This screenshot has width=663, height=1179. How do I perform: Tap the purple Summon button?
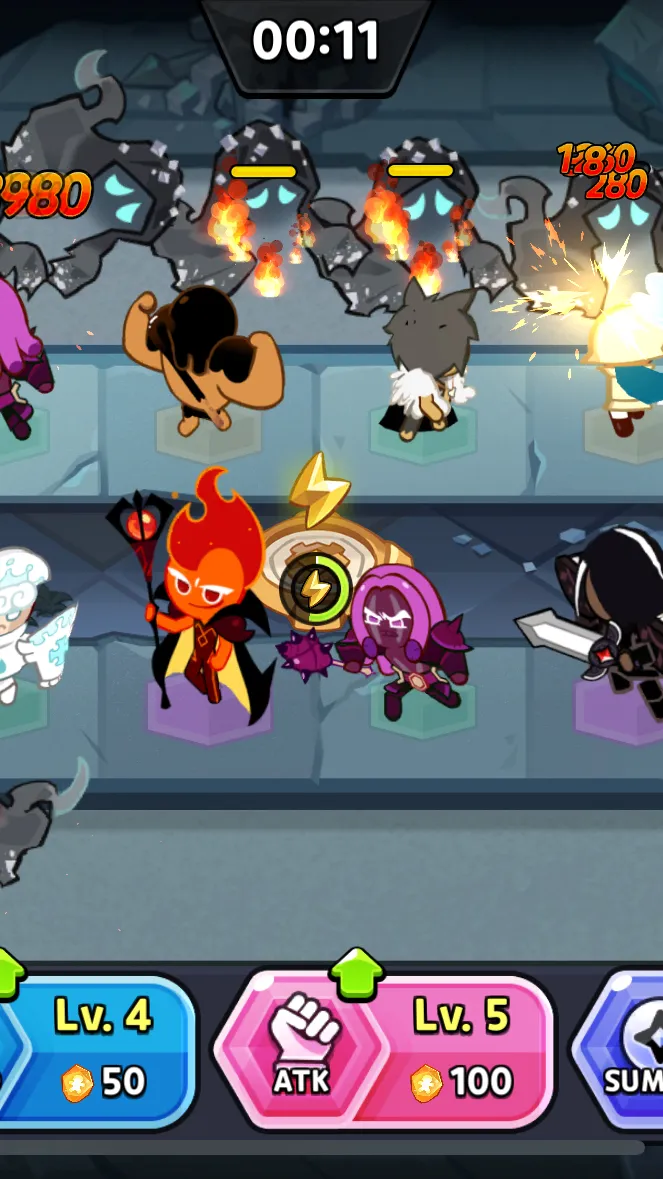625,1049
